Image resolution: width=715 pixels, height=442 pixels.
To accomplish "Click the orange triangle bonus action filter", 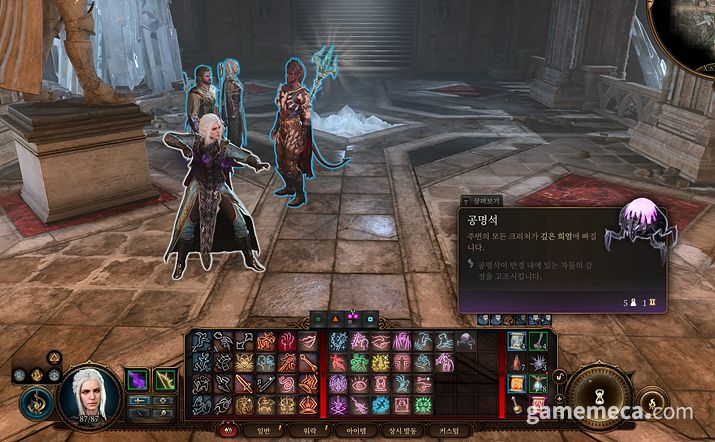I will (x=336, y=319).
